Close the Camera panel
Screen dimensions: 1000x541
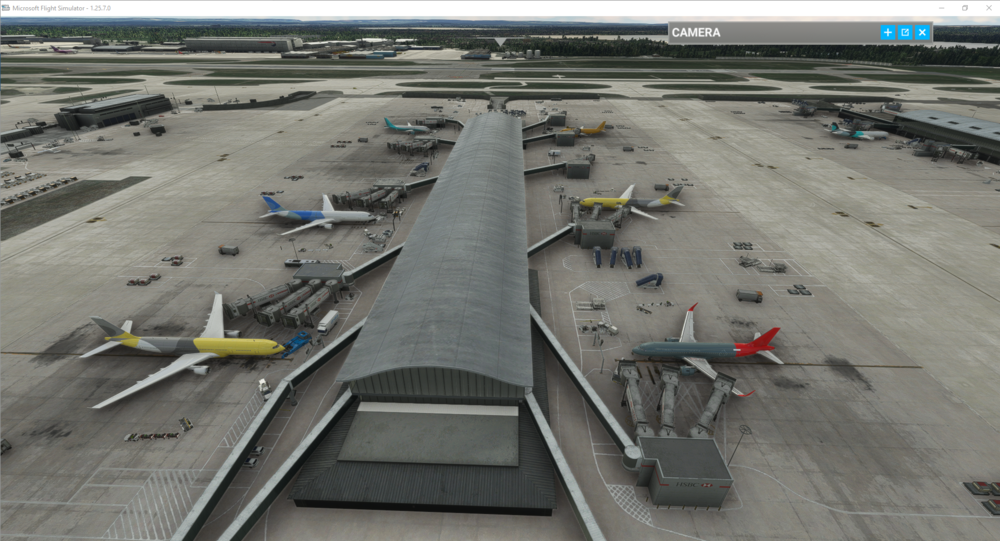(x=922, y=33)
